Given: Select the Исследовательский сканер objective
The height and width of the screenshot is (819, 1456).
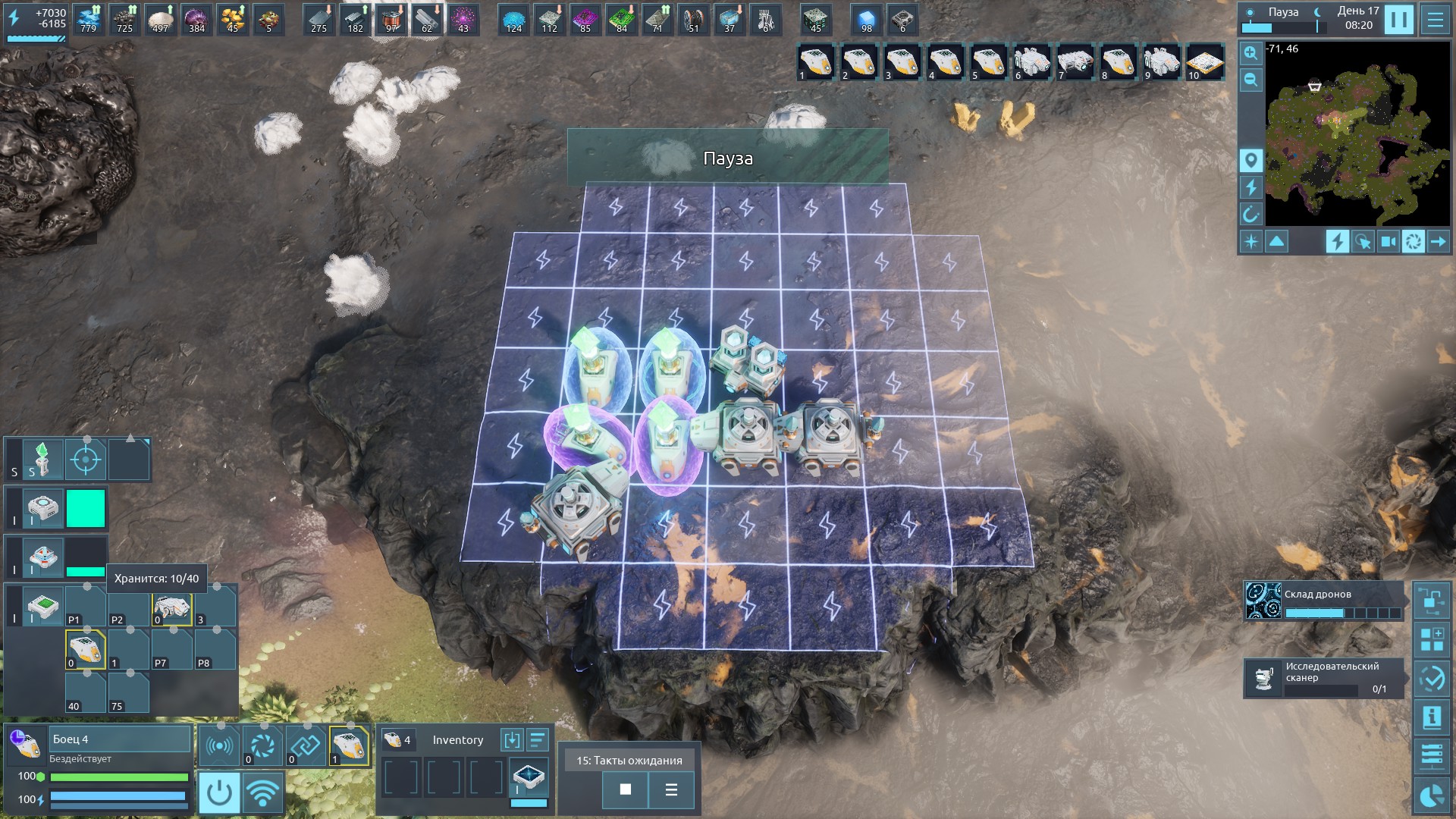Looking at the screenshot, I should pyautogui.click(x=1323, y=678).
